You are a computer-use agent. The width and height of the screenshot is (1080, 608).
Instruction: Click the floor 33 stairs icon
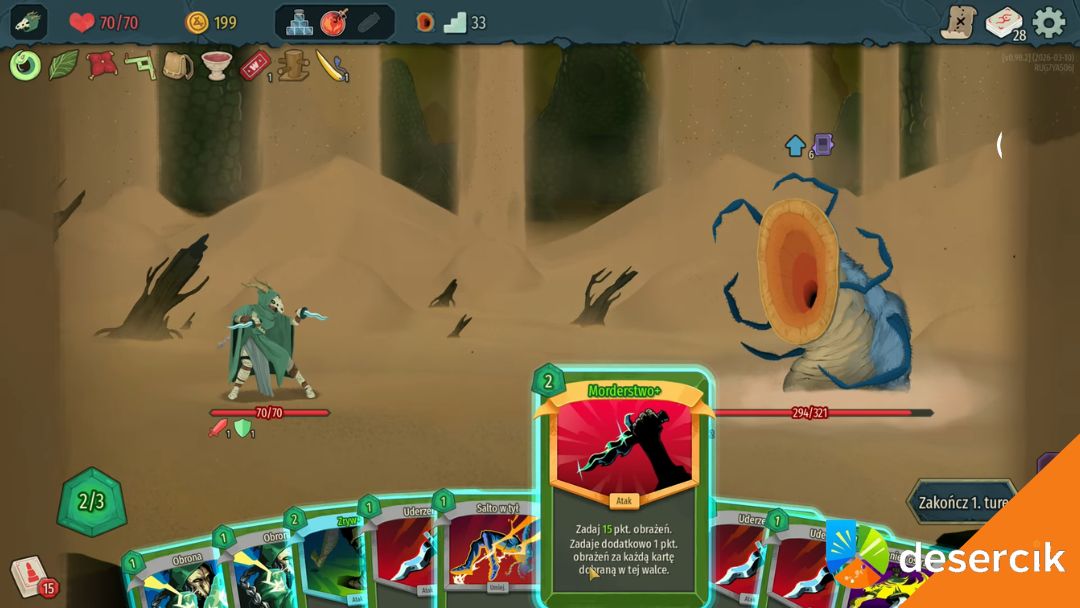pyautogui.click(x=456, y=22)
